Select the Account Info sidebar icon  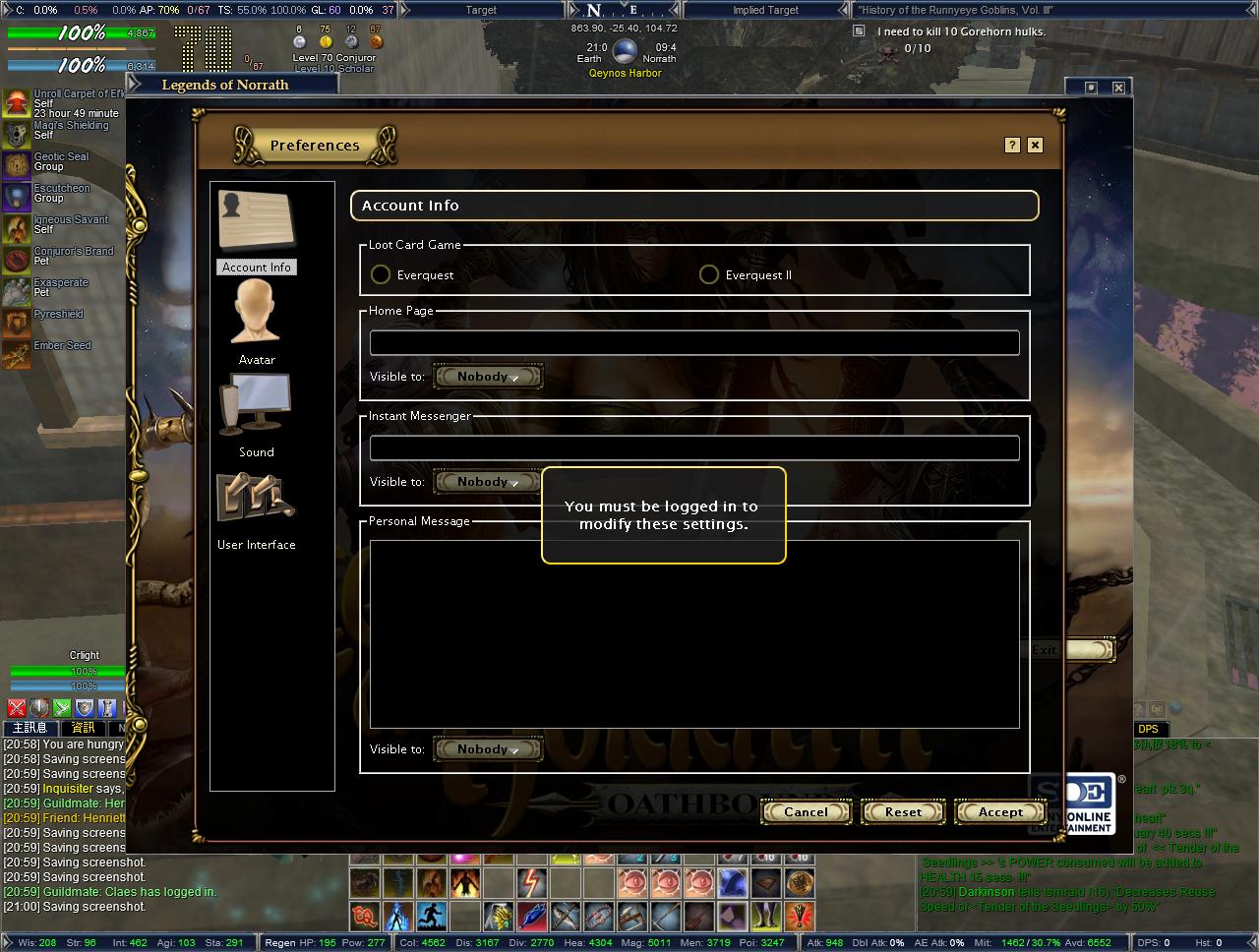(x=256, y=221)
